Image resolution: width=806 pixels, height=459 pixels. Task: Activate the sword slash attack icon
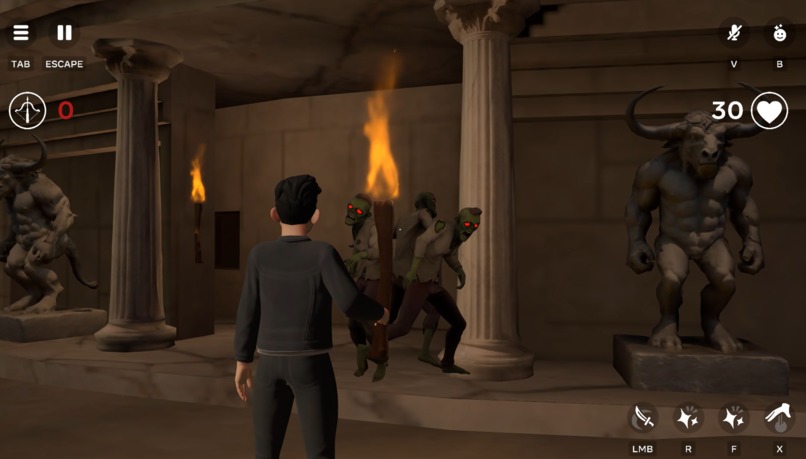(x=642, y=418)
